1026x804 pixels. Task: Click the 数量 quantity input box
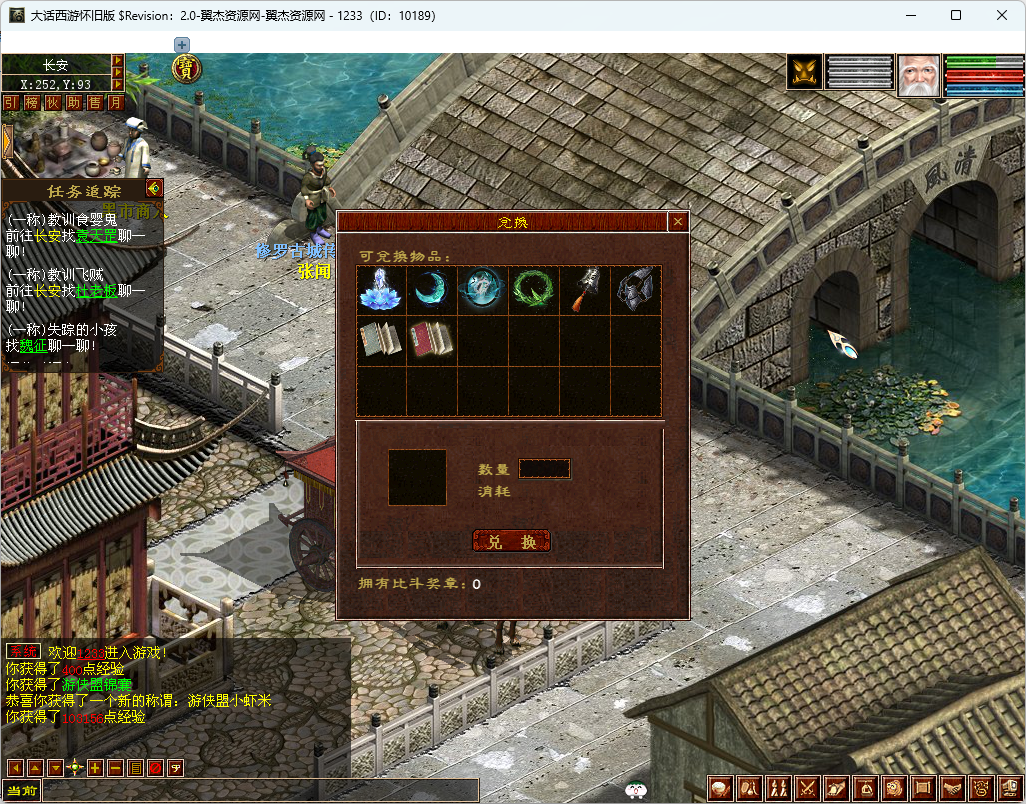tap(545, 468)
